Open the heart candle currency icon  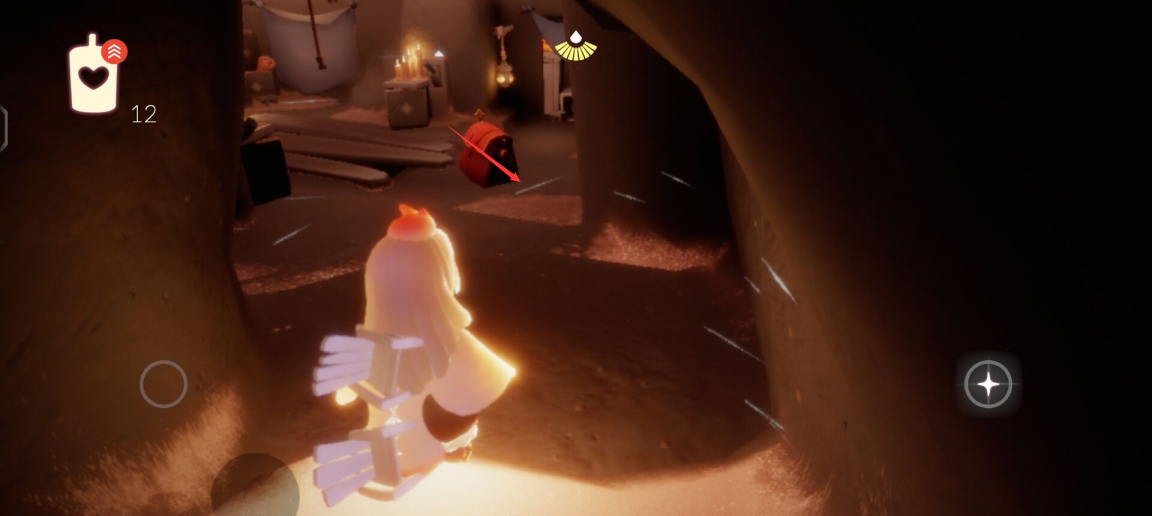[93, 77]
